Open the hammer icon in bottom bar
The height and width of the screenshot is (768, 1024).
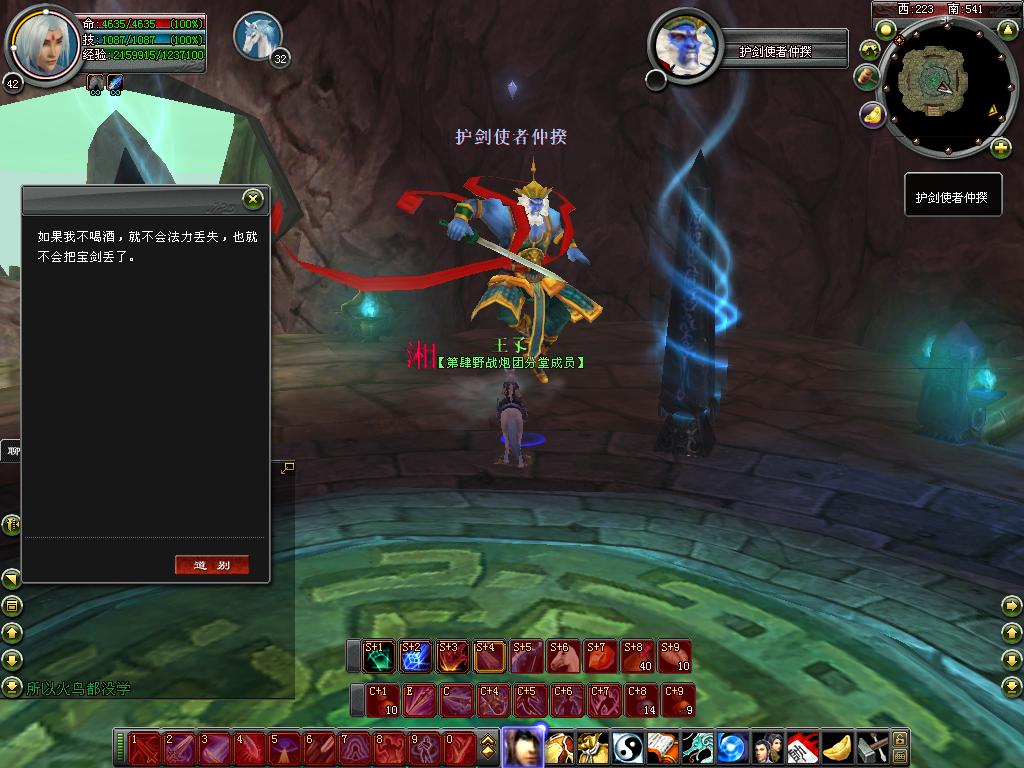pyautogui.click(x=872, y=748)
